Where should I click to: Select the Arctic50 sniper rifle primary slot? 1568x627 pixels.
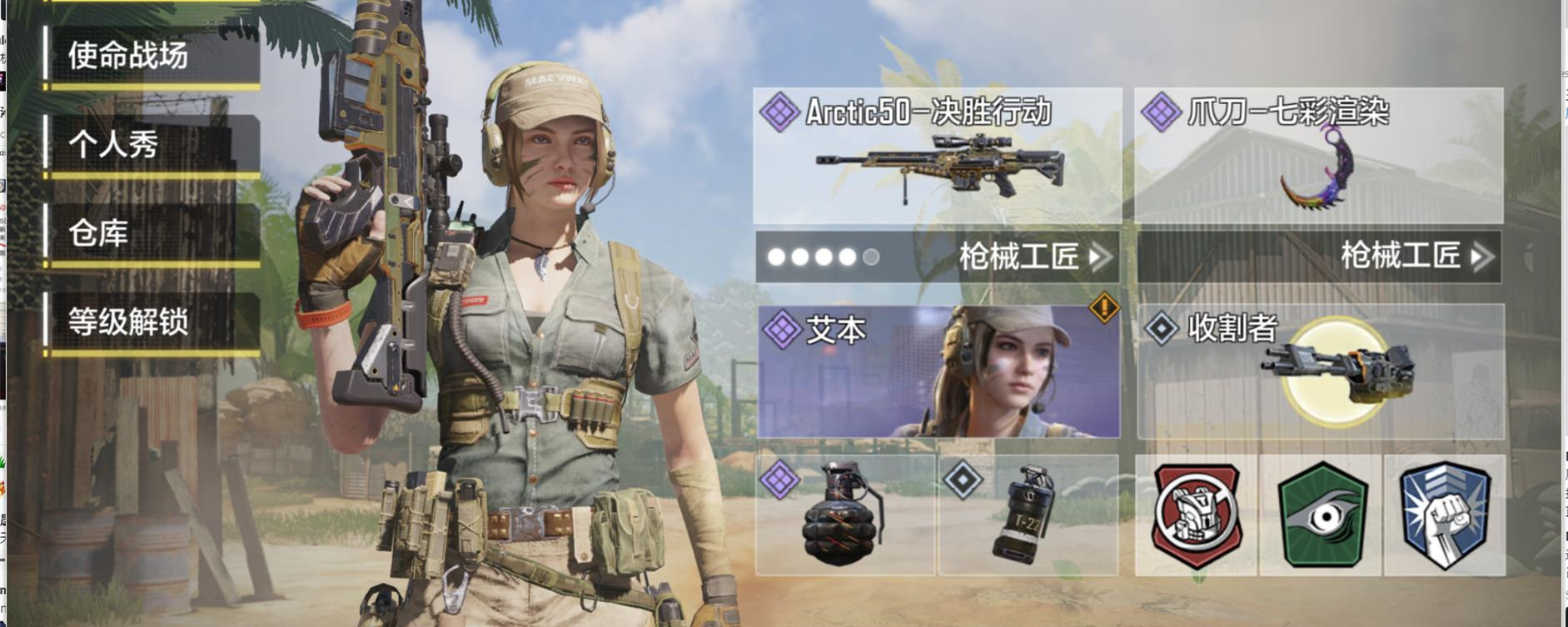click(938, 156)
